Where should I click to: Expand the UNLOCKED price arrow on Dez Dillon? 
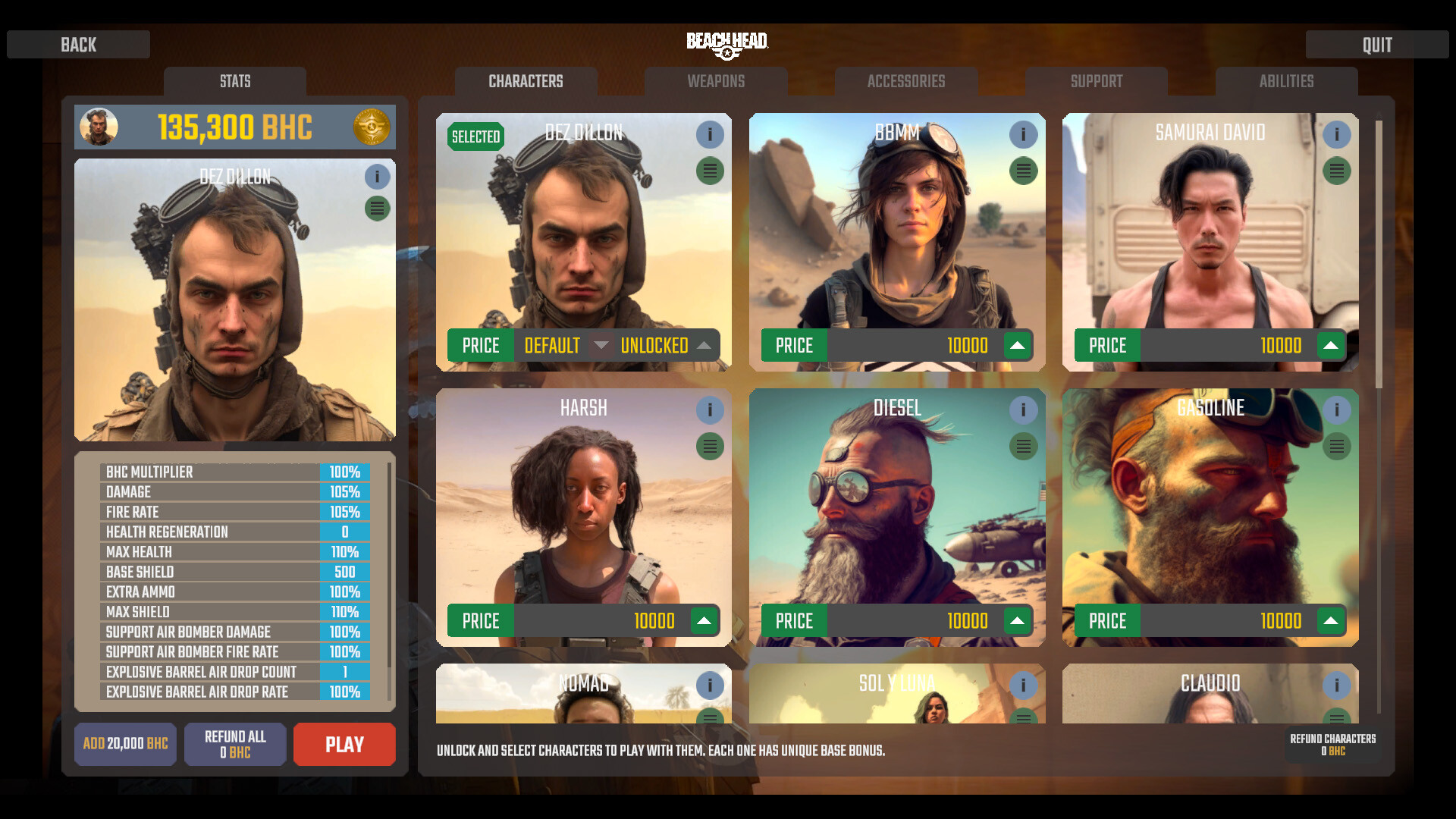704,345
